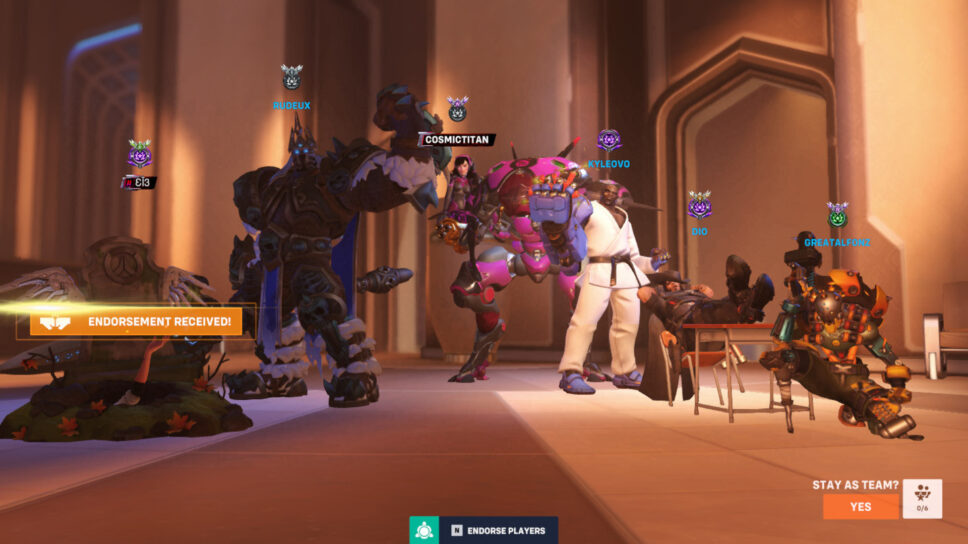Viewport: 968px width, 544px height.
Task: Select the KYLEOVO player name tag
Action: 609,164
